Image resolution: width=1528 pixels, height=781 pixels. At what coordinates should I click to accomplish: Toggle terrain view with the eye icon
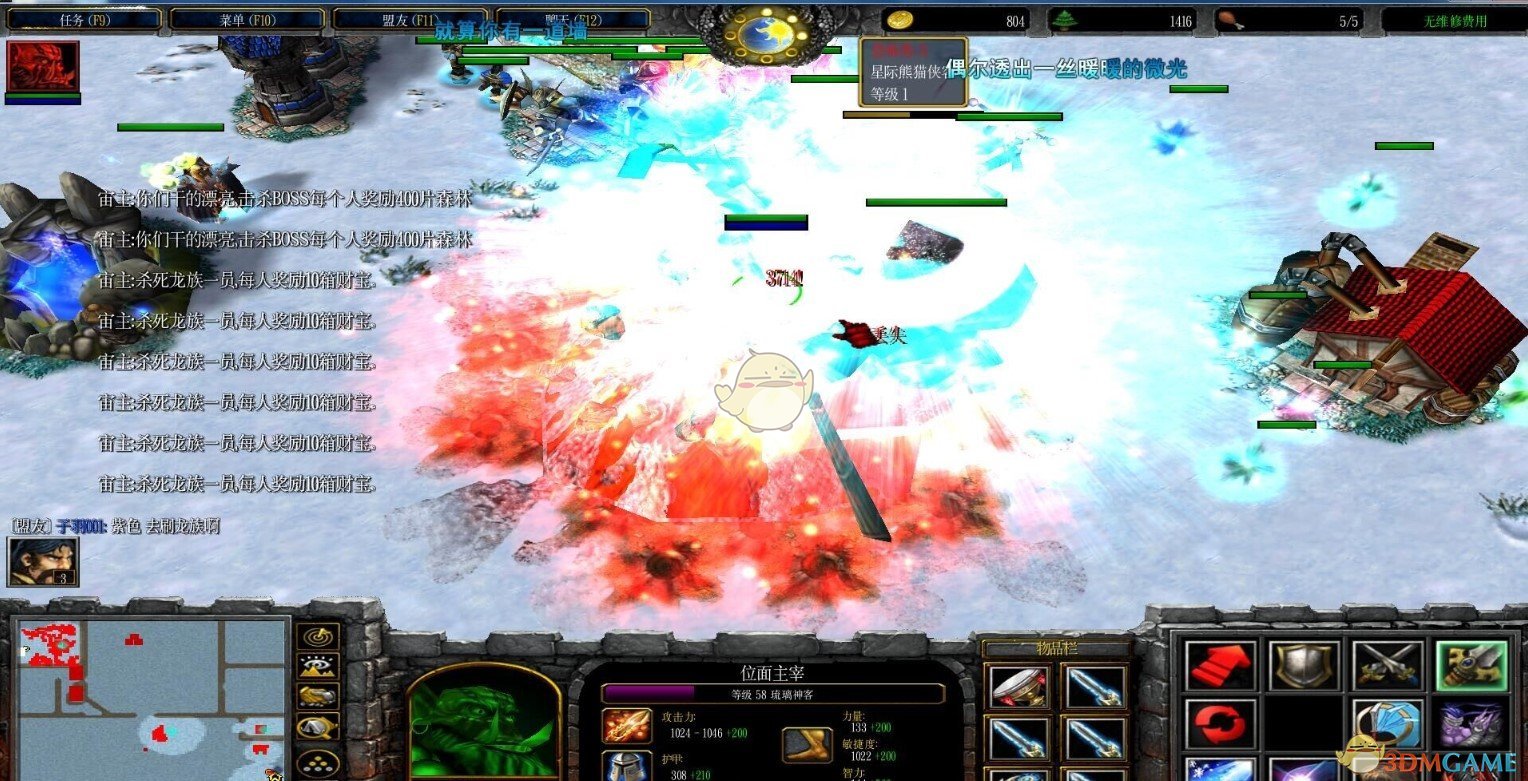pyautogui.click(x=315, y=666)
